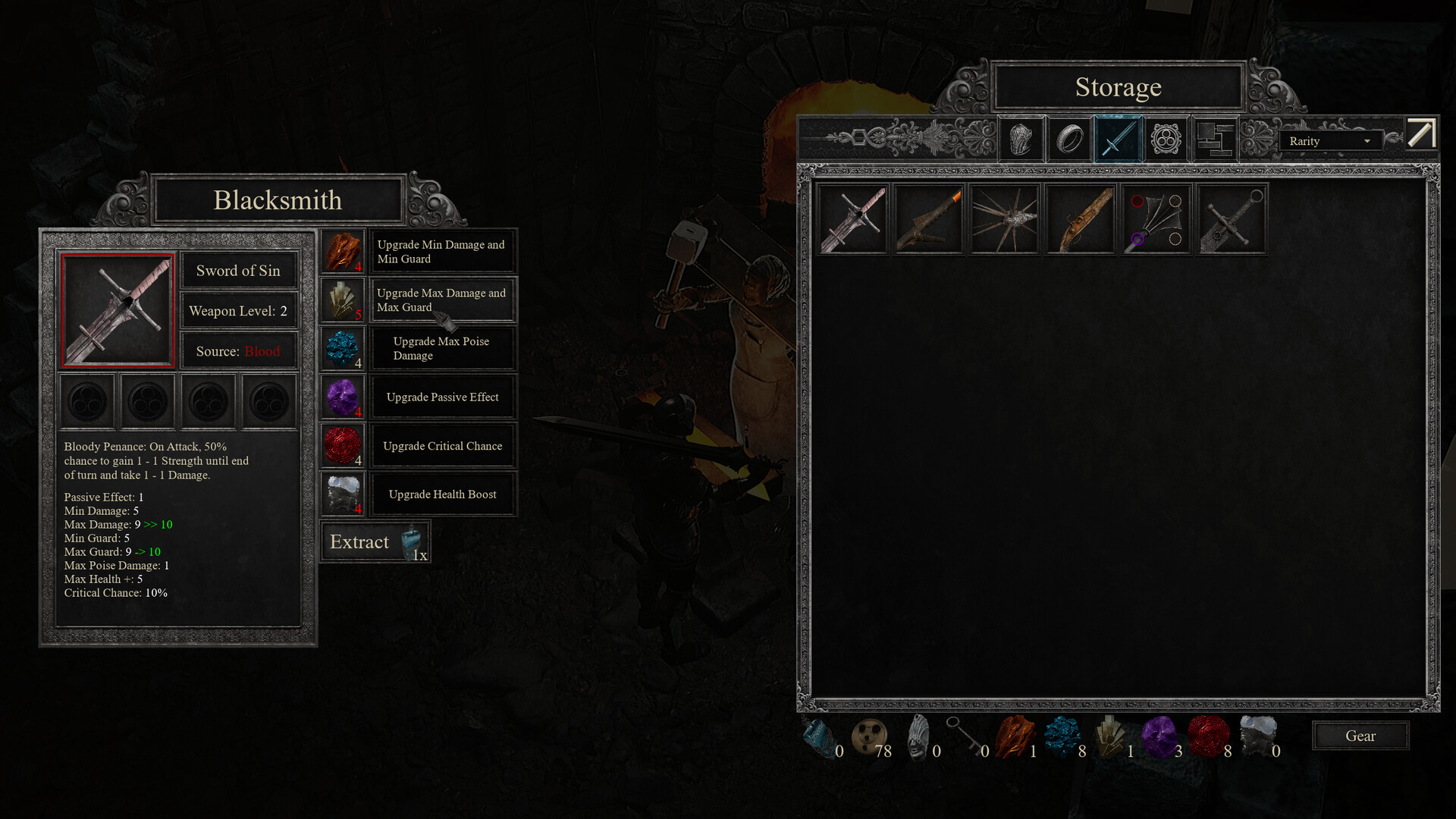This screenshot has height=819, width=1456.
Task: Select the flintlock pistol in storage
Action: pos(1081,219)
